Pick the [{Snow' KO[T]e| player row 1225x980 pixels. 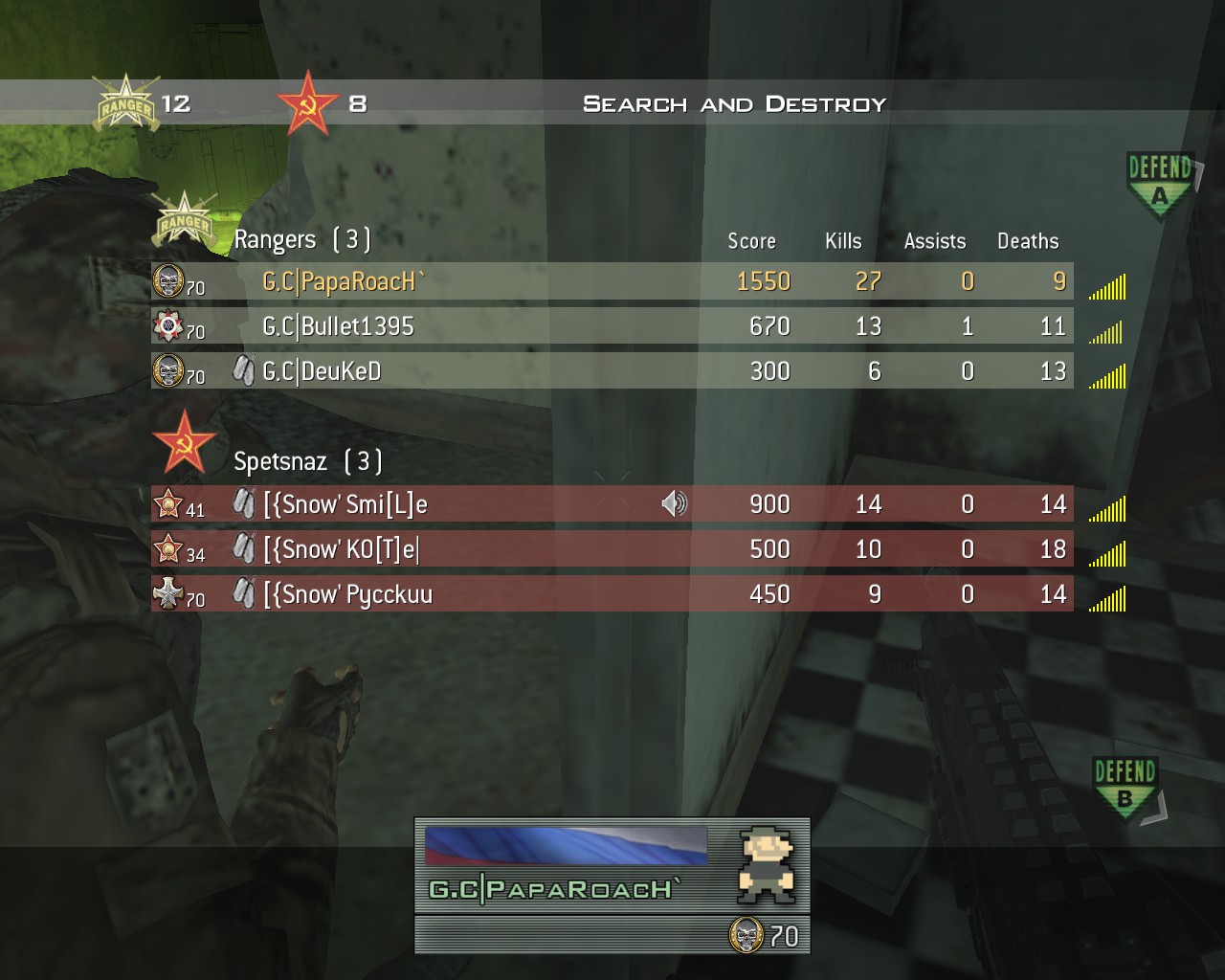click(x=612, y=549)
